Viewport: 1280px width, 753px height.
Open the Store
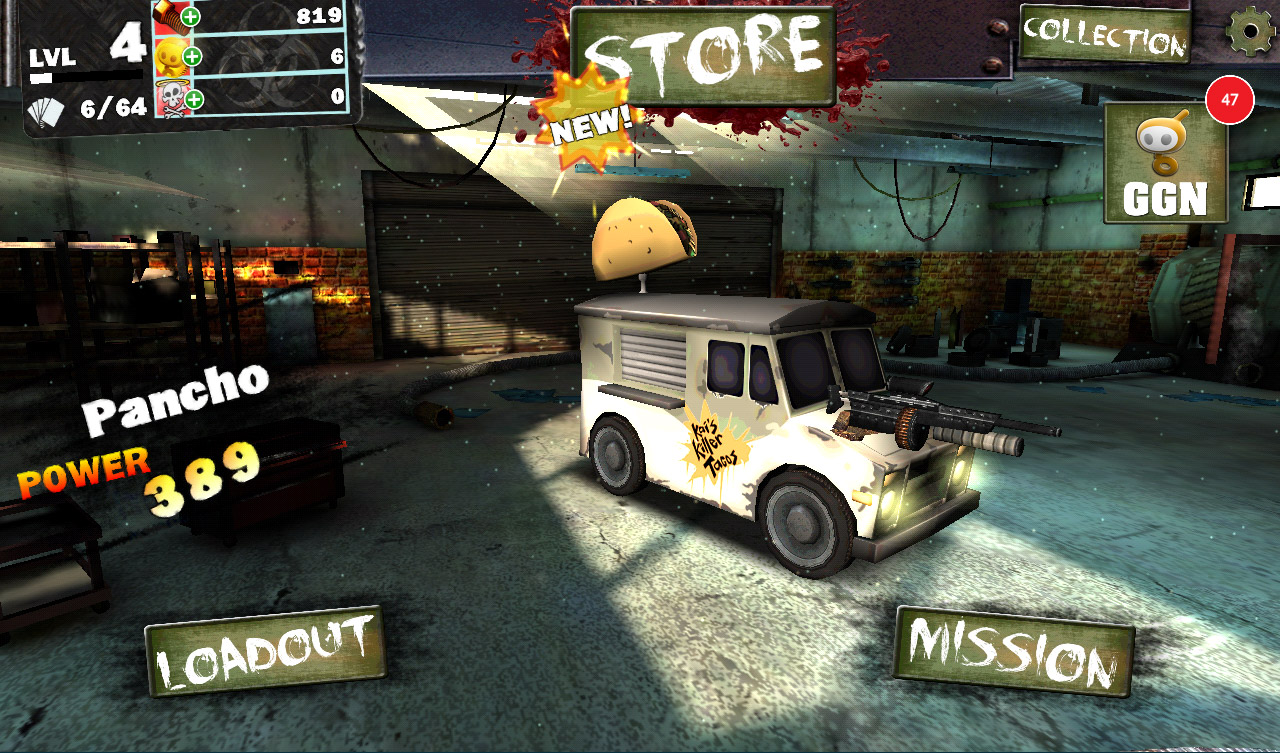click(x=703, y=56)
